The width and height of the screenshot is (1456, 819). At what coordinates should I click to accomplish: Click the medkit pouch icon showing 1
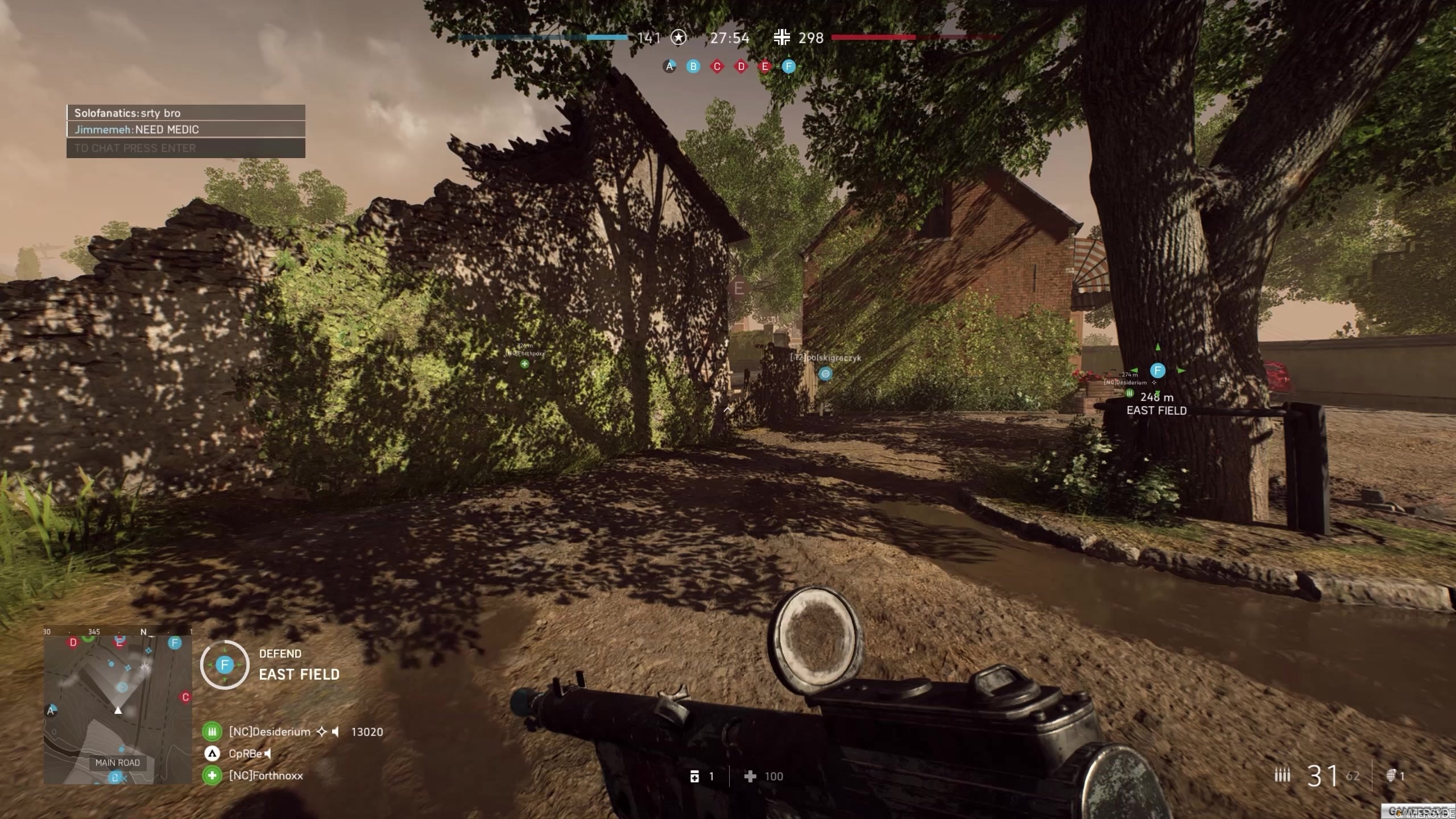click(694, 776)
